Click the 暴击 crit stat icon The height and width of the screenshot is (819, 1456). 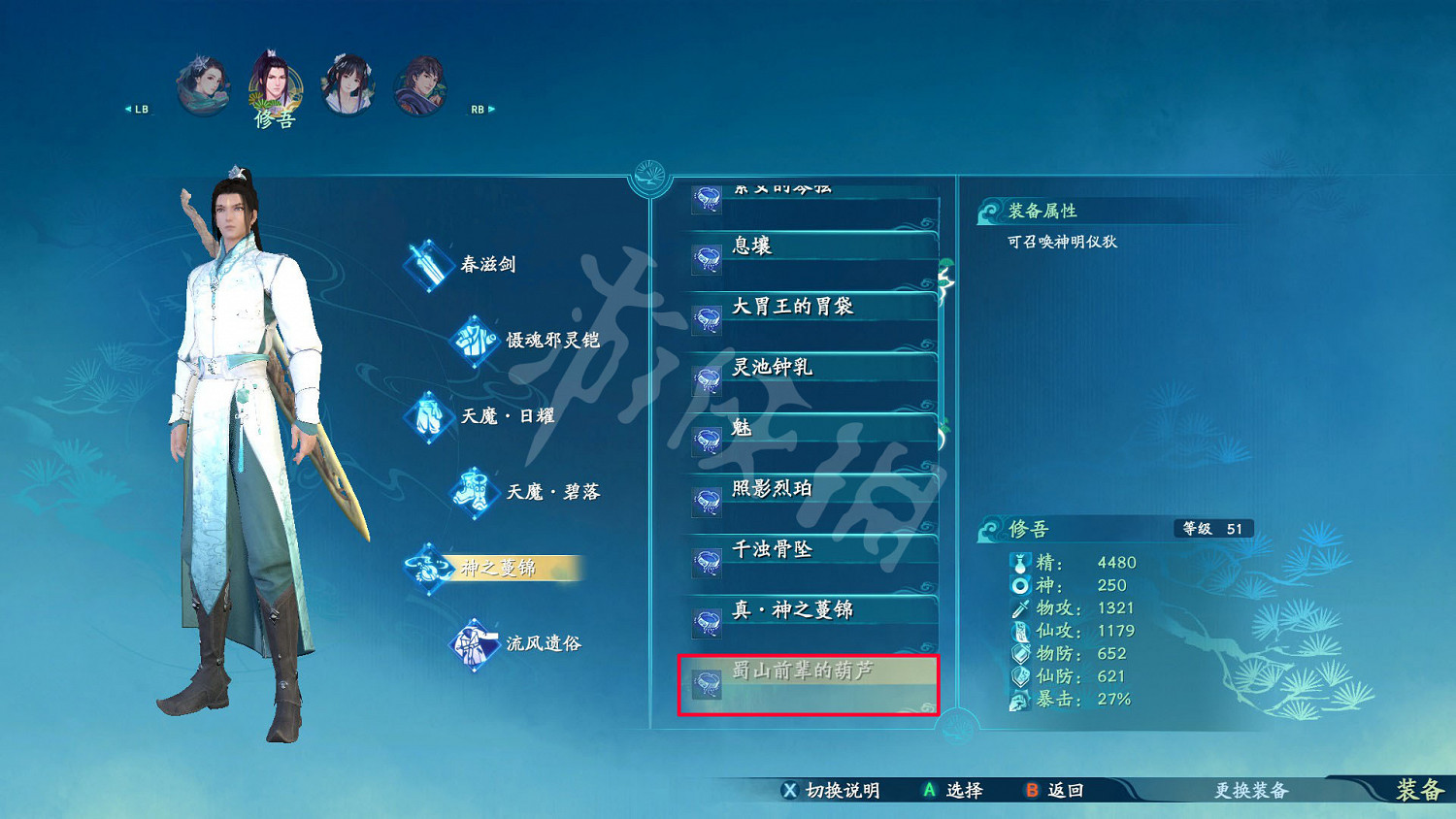coord(1020,699)
